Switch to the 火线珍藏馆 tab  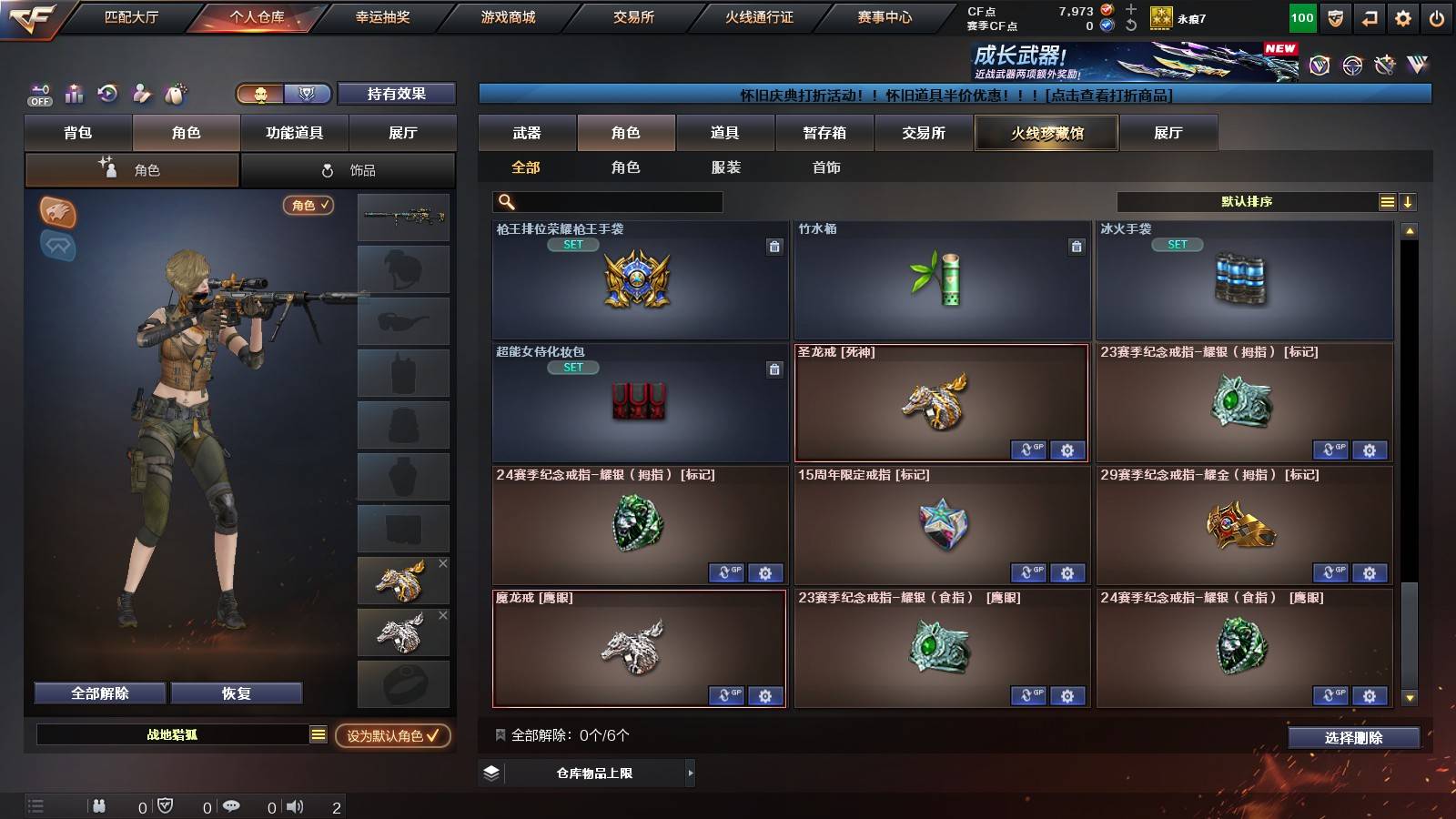[x=1046, y=133]
